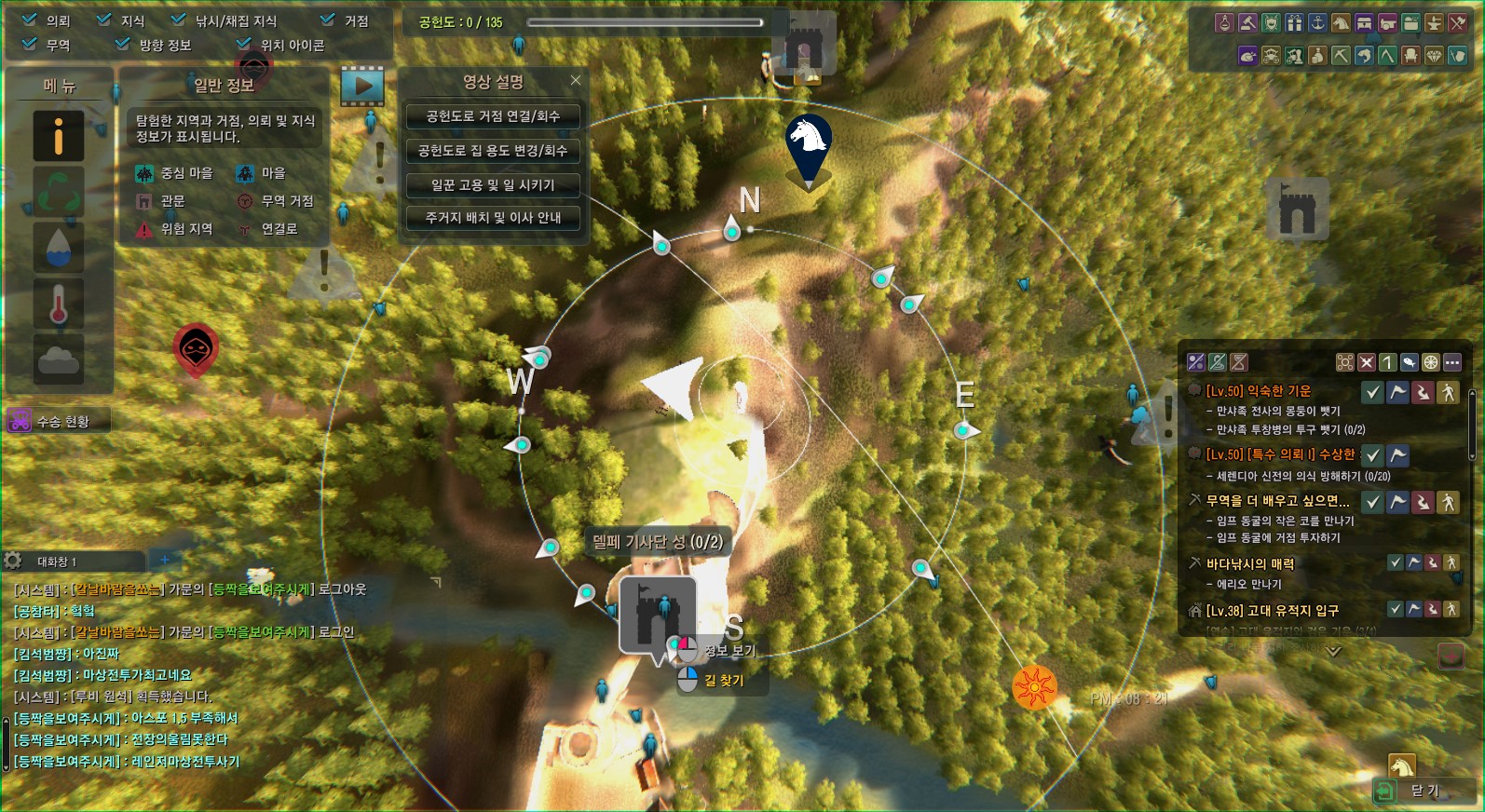The width and height of the screenshot is (1485, 812).
Task: Toggle the 지식 map filter checkbox
Action: pyautogui.click(x=104, y=20)
